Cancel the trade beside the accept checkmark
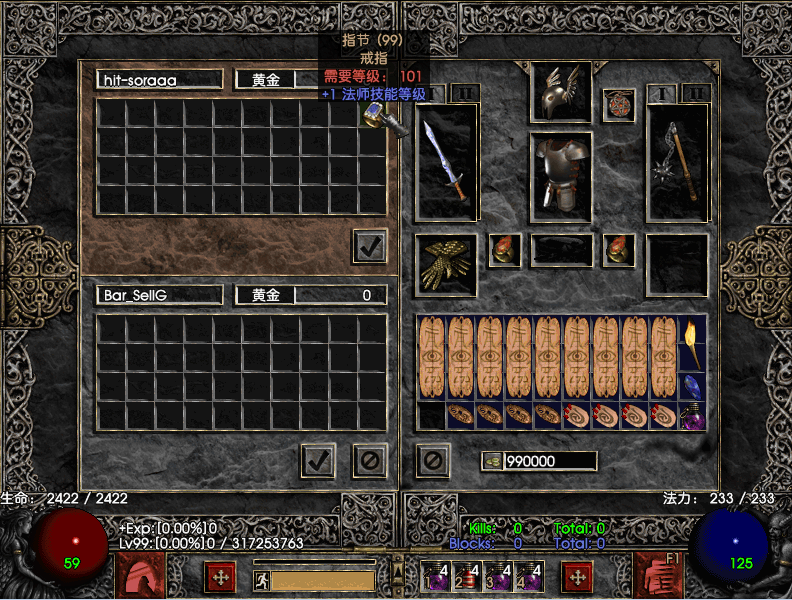 click(370, 460)
